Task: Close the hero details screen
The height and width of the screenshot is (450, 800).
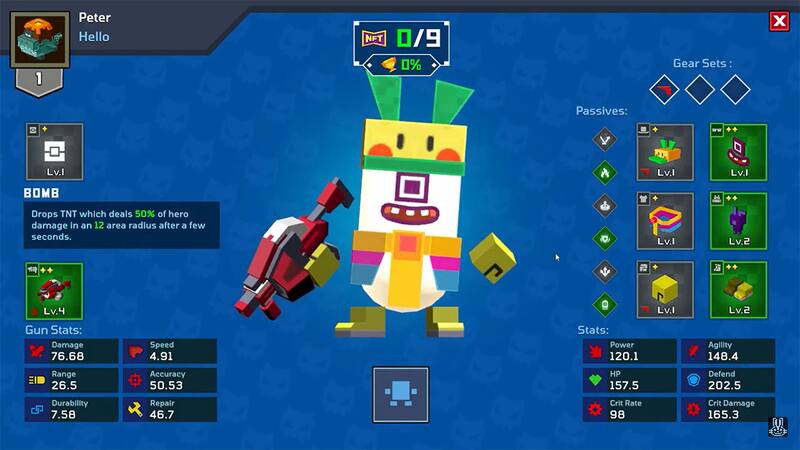Action: (x=779, y=21)
